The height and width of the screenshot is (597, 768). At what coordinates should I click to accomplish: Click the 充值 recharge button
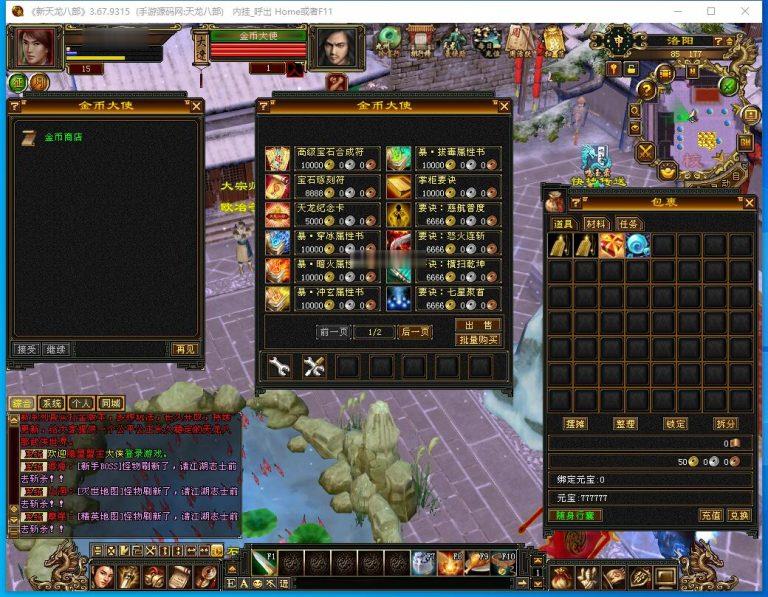point(710,515)
